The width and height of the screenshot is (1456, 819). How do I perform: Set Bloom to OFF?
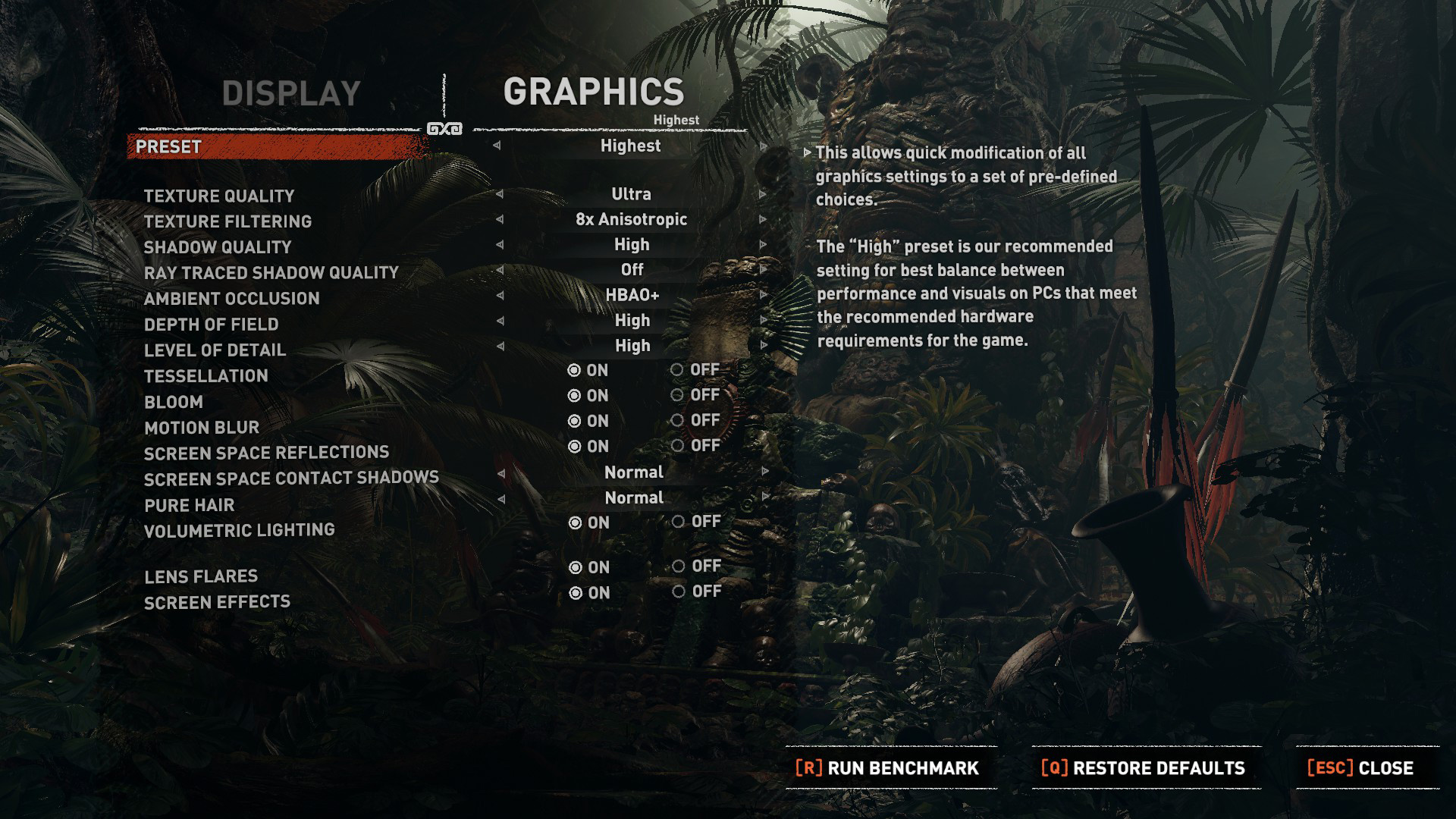tap(677, 395)
